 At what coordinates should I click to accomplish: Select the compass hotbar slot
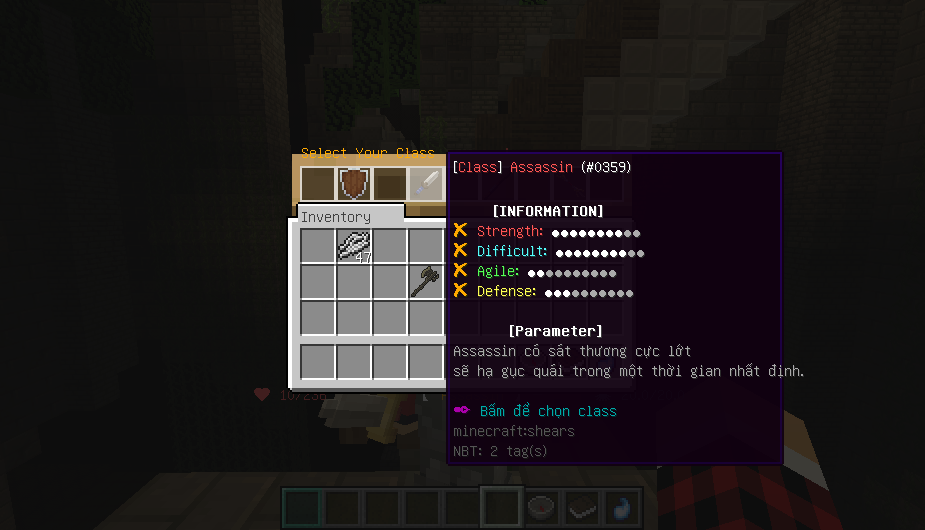click(x=541, y=506)
